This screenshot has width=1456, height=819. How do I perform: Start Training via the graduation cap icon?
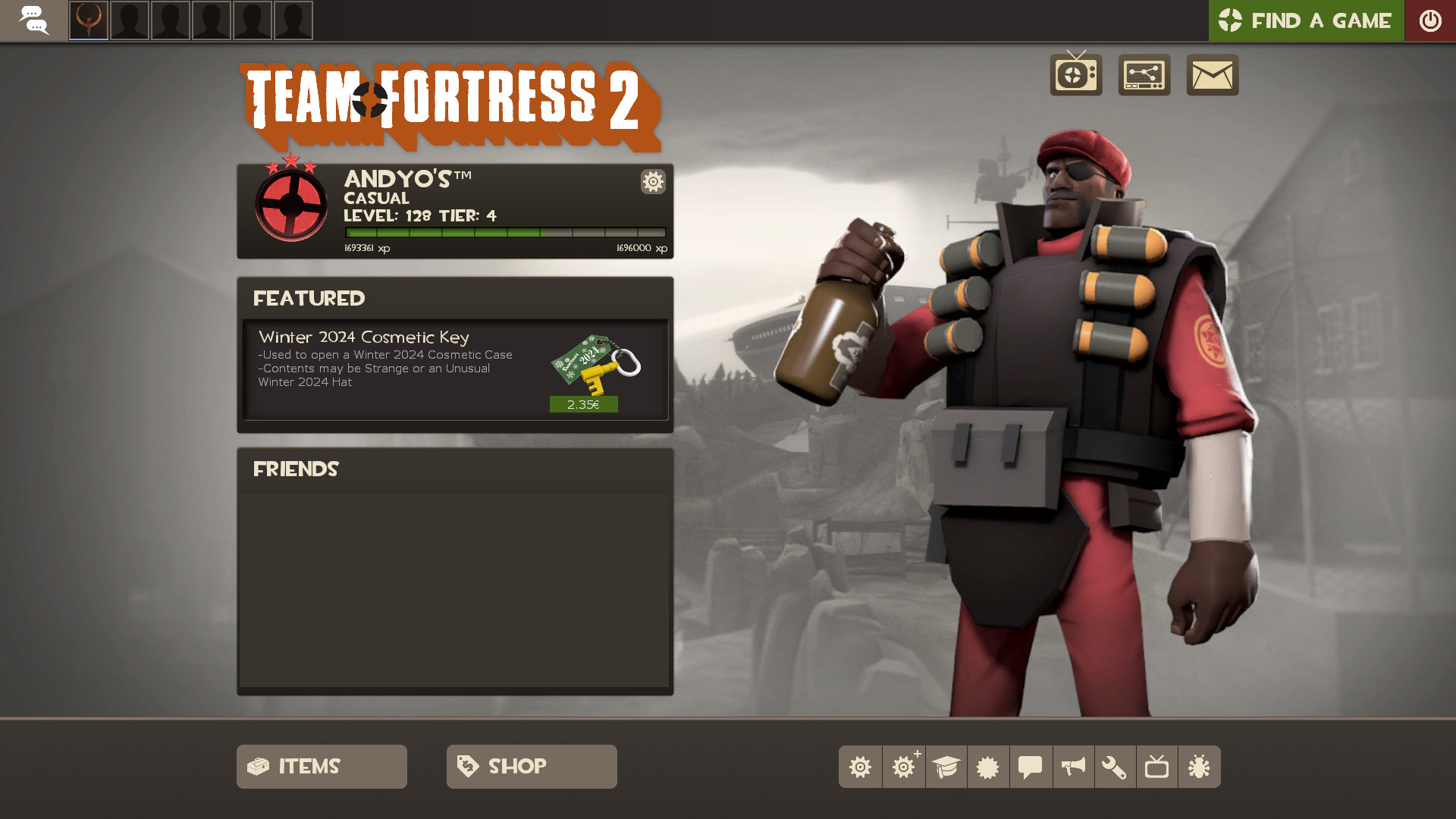point(946,766)
